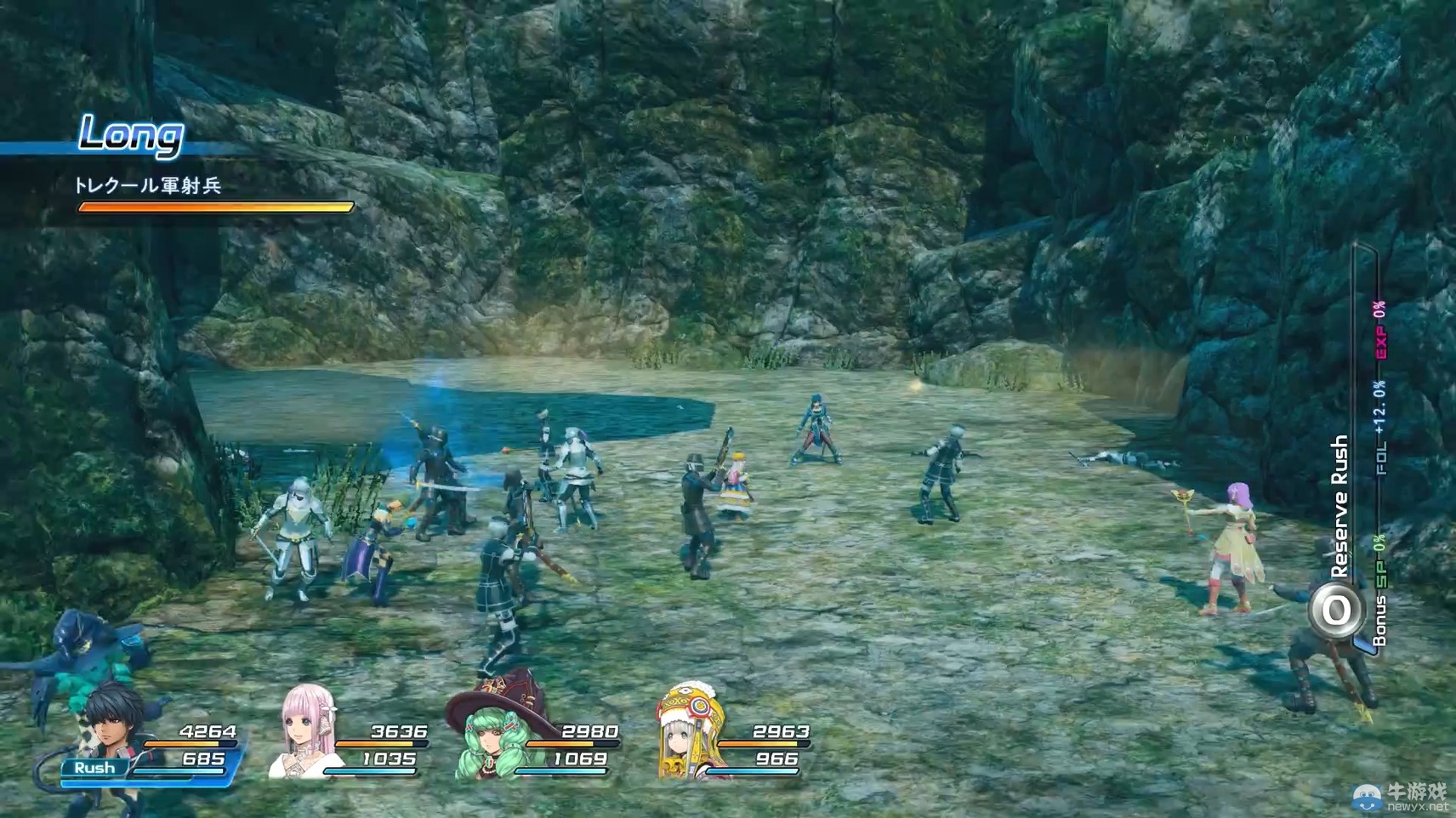1456x818 pixels.
Task: Switch to the green-haired witch portrait
Action: click(x=495, y=733)
